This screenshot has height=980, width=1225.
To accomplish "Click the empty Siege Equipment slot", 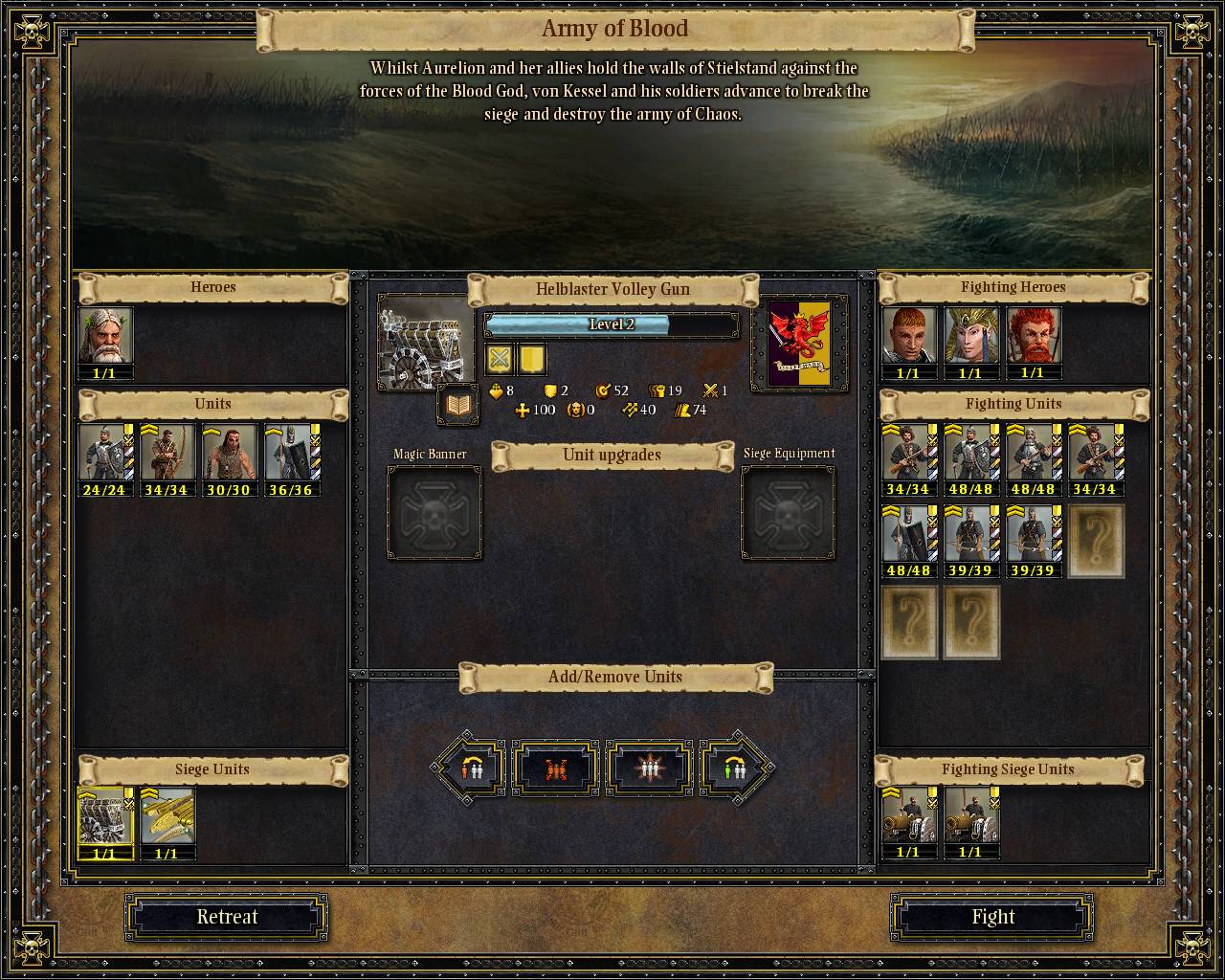I will click(x=789, y=513).
